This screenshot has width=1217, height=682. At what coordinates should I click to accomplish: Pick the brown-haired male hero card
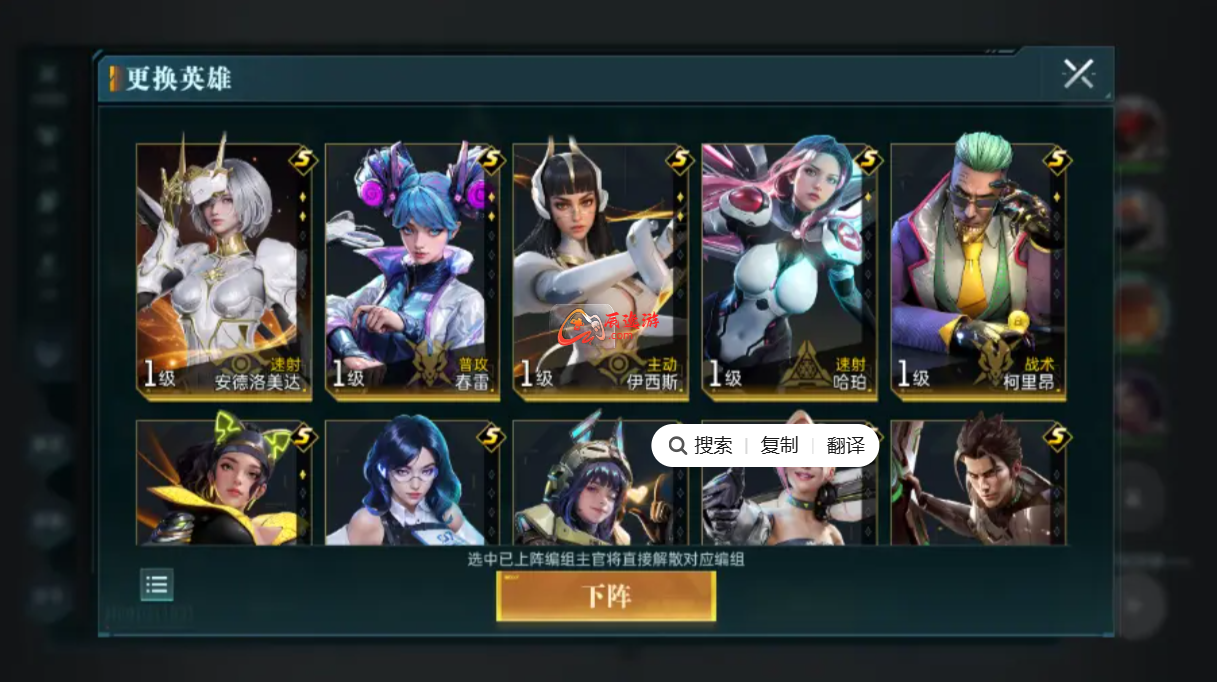[978, 485]
